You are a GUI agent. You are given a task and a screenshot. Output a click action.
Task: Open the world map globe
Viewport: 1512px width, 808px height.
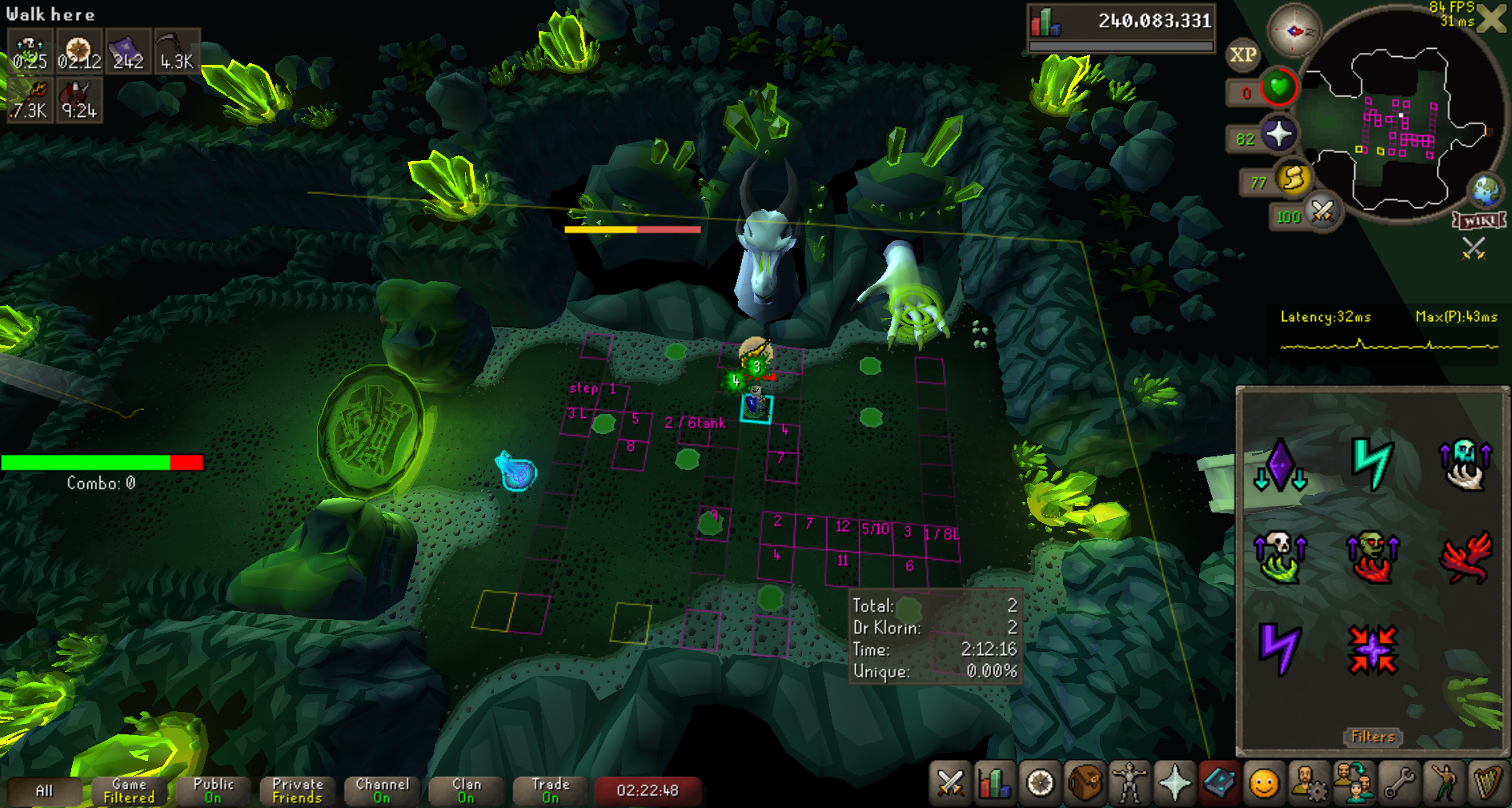point(1486,191)
